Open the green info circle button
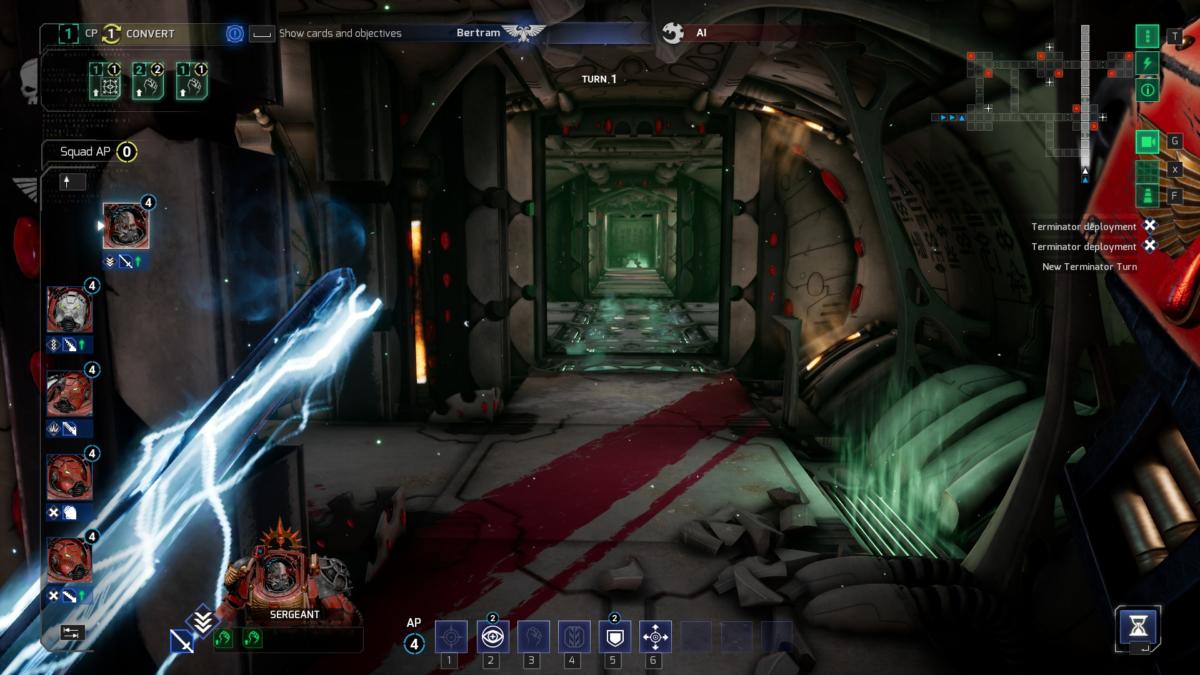Screen dimensions: 1200x675 point(1147,90)
